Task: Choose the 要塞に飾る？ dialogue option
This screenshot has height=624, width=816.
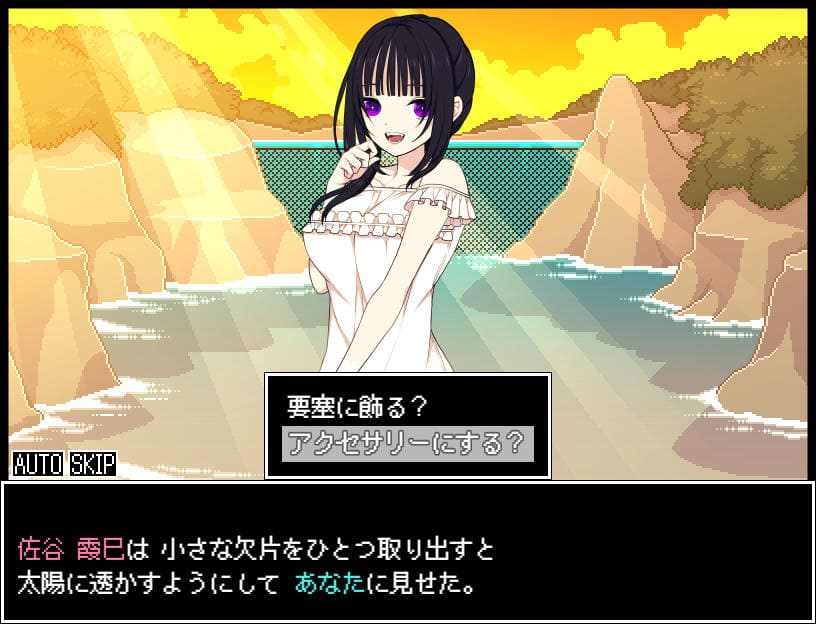Action: 357,408
